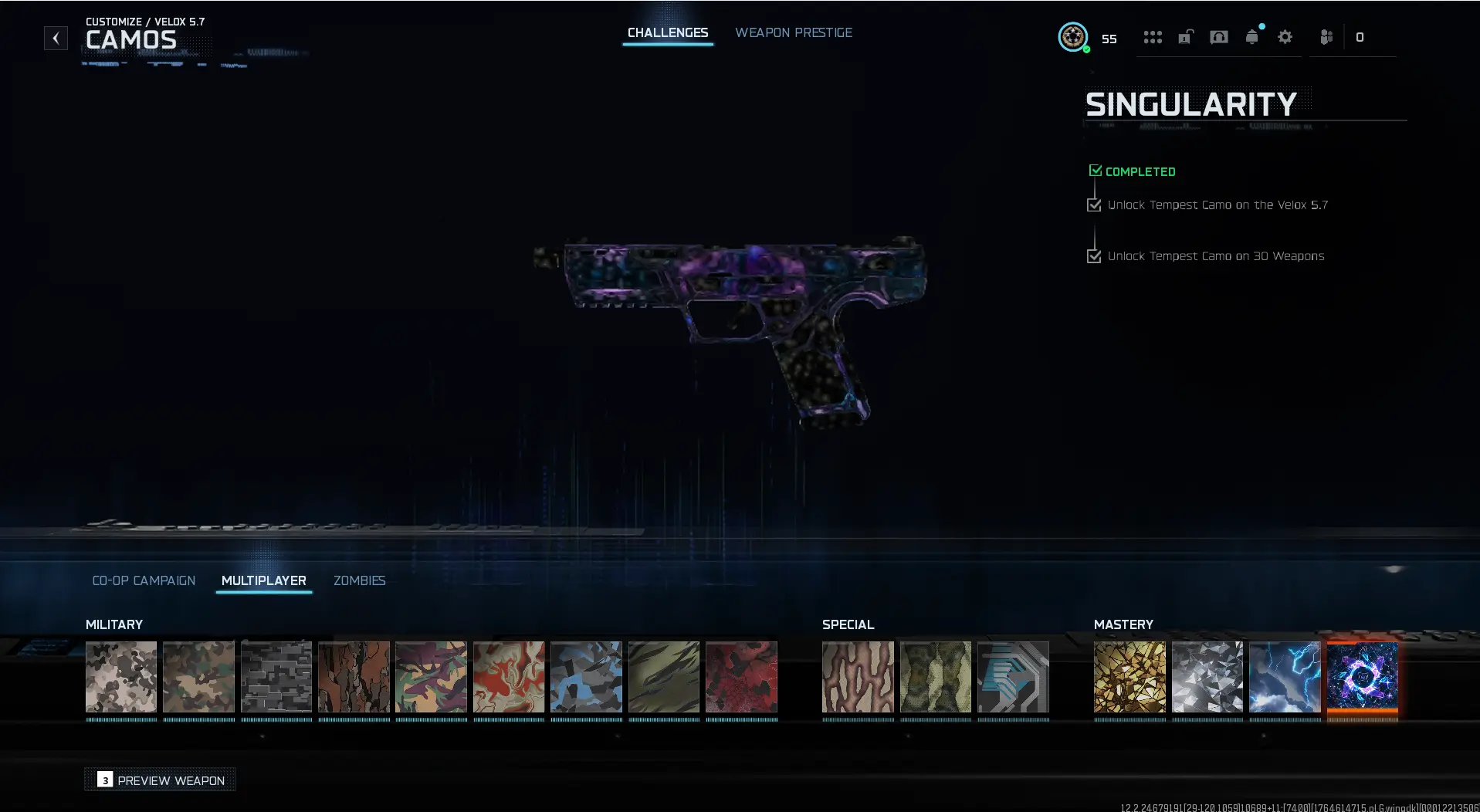Screen dimensions: 1480x812
Task: Expand the Mastery camo category
Action: coord(1123,624)
